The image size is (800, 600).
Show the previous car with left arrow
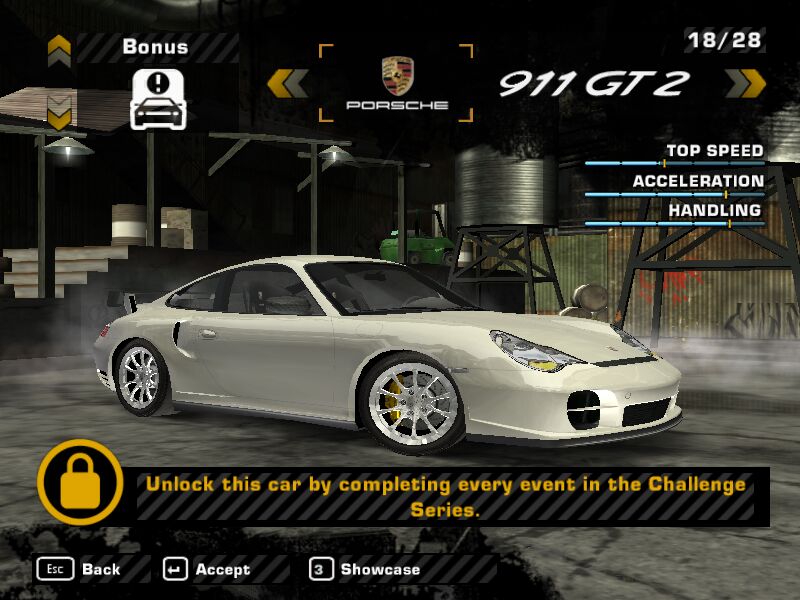point(288,83)
